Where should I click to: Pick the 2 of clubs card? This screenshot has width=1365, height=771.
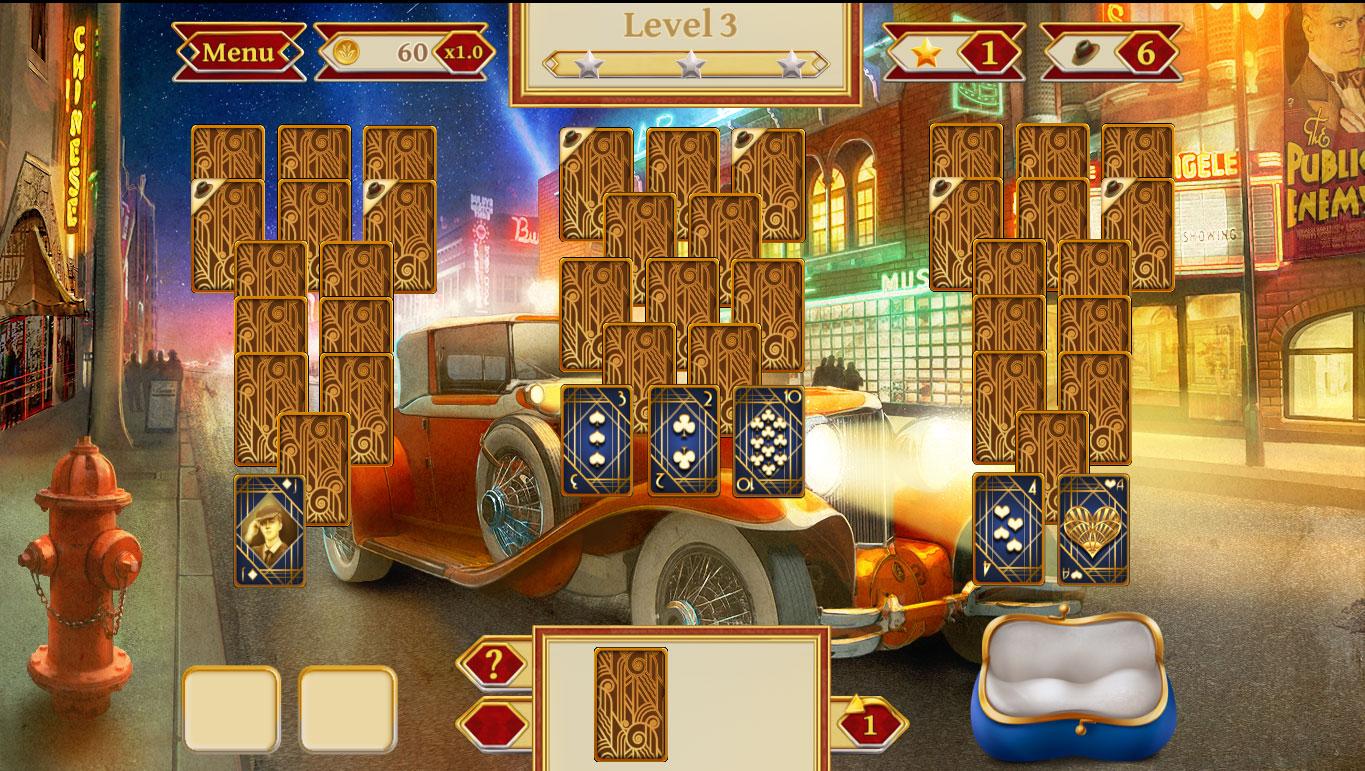coord(683,441)
